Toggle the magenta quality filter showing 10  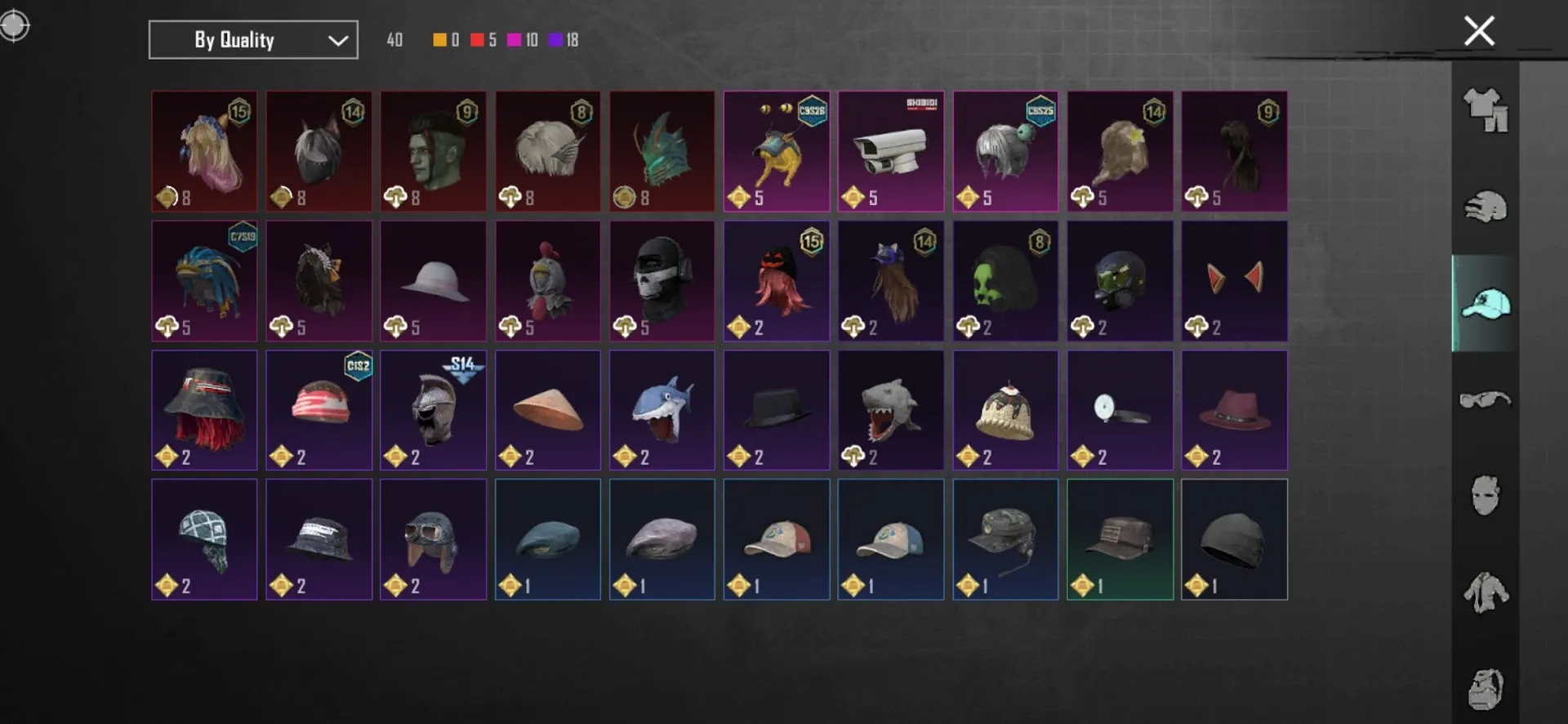tap(514, 39)
